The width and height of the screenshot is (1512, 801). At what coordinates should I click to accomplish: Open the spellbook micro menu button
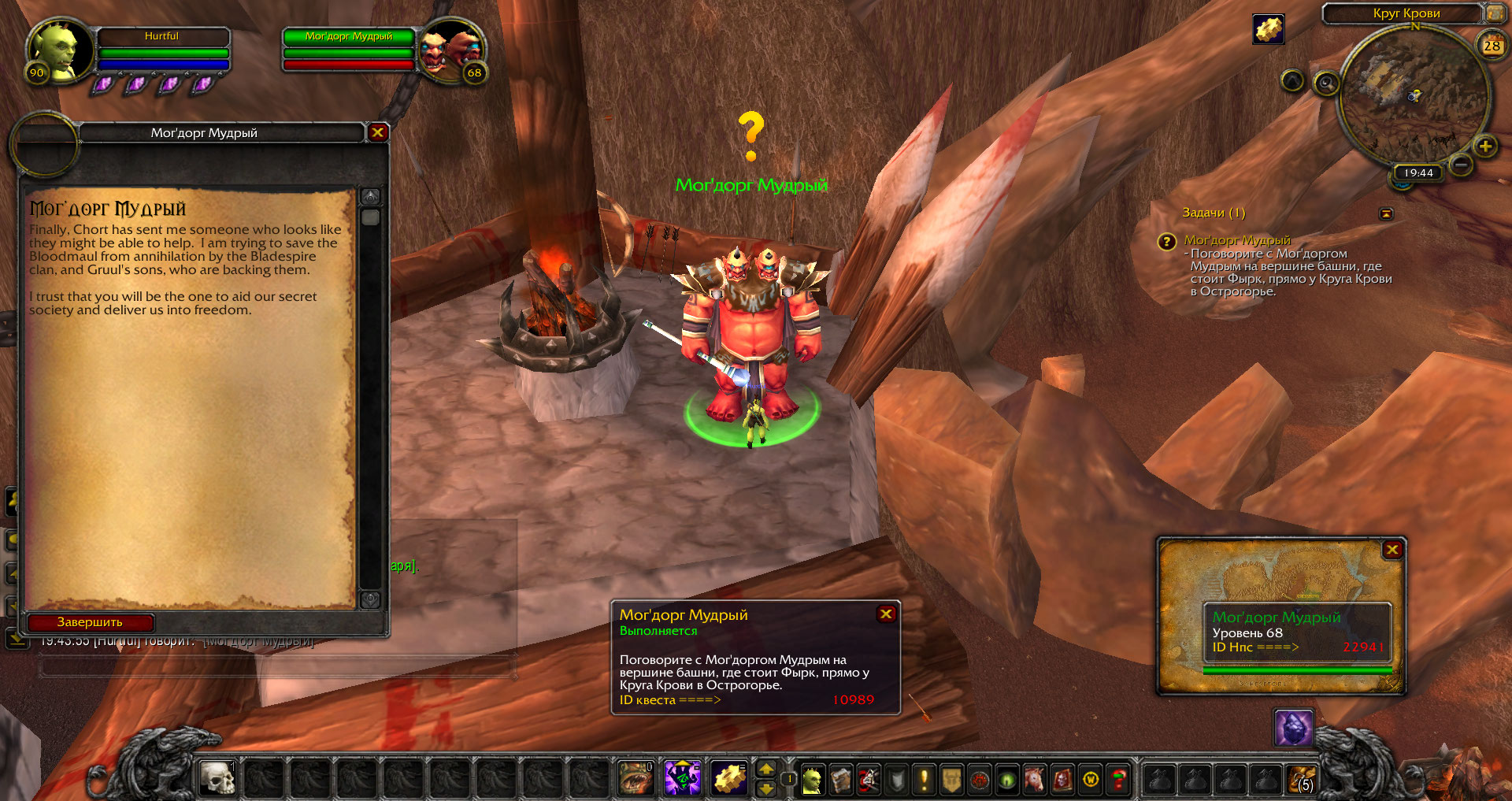click(840, 780)
